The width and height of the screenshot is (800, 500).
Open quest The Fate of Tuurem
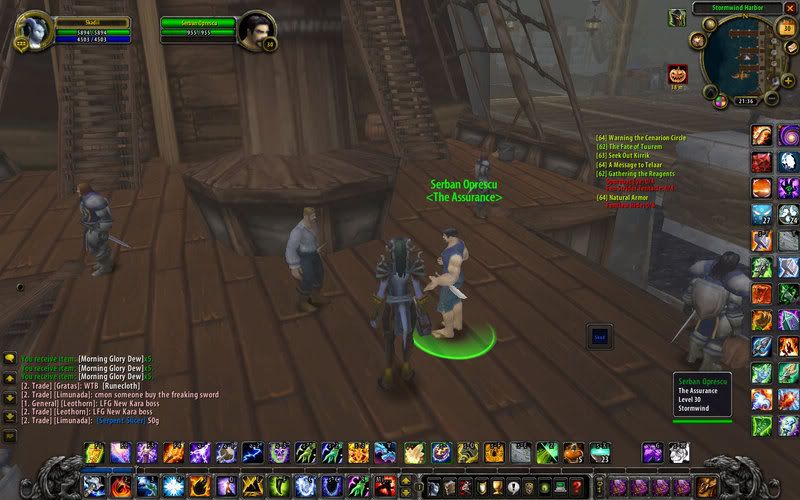pyautogui.click(x=632, y=146)
